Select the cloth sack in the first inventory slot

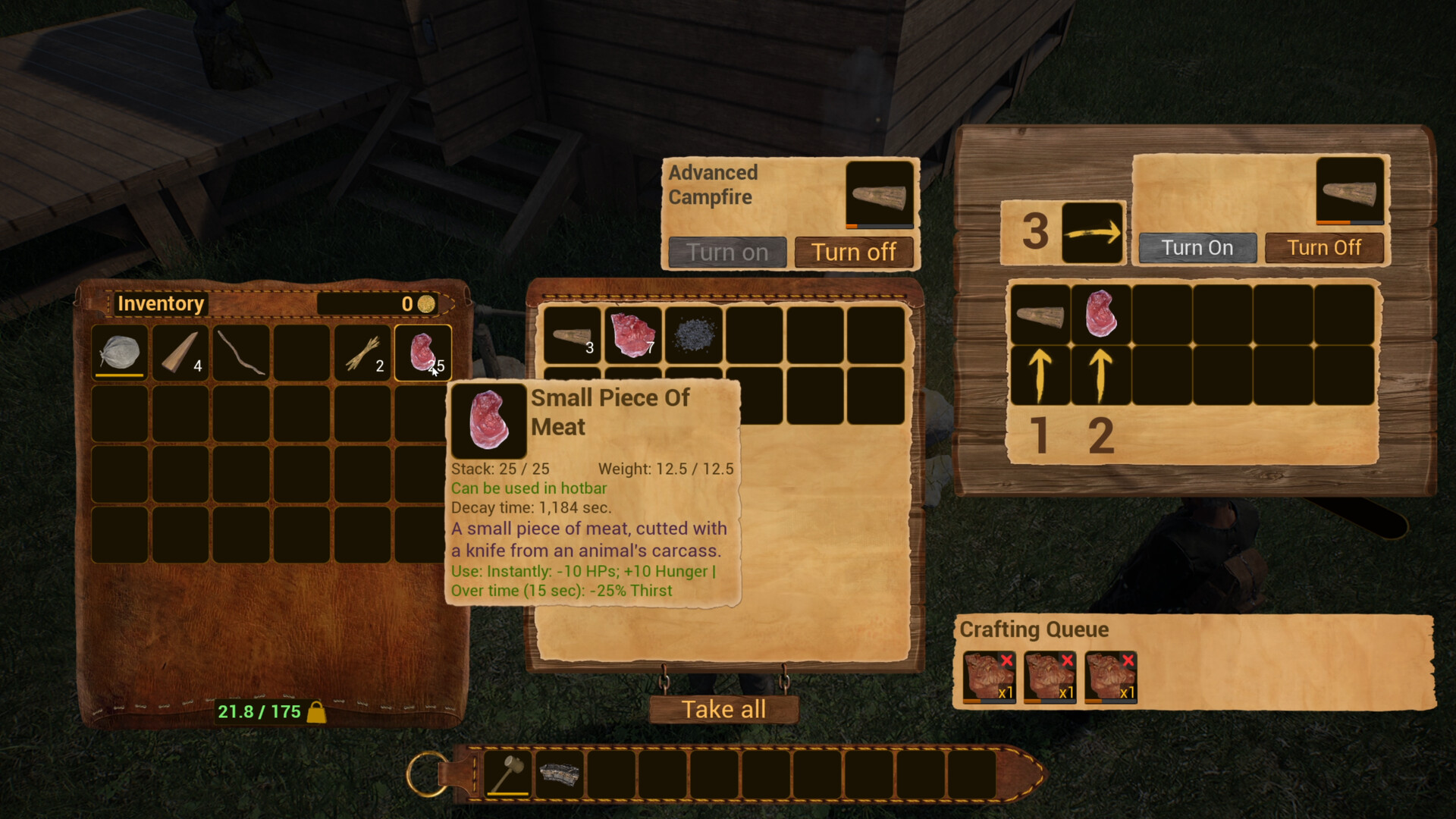(x=119, y=352)
